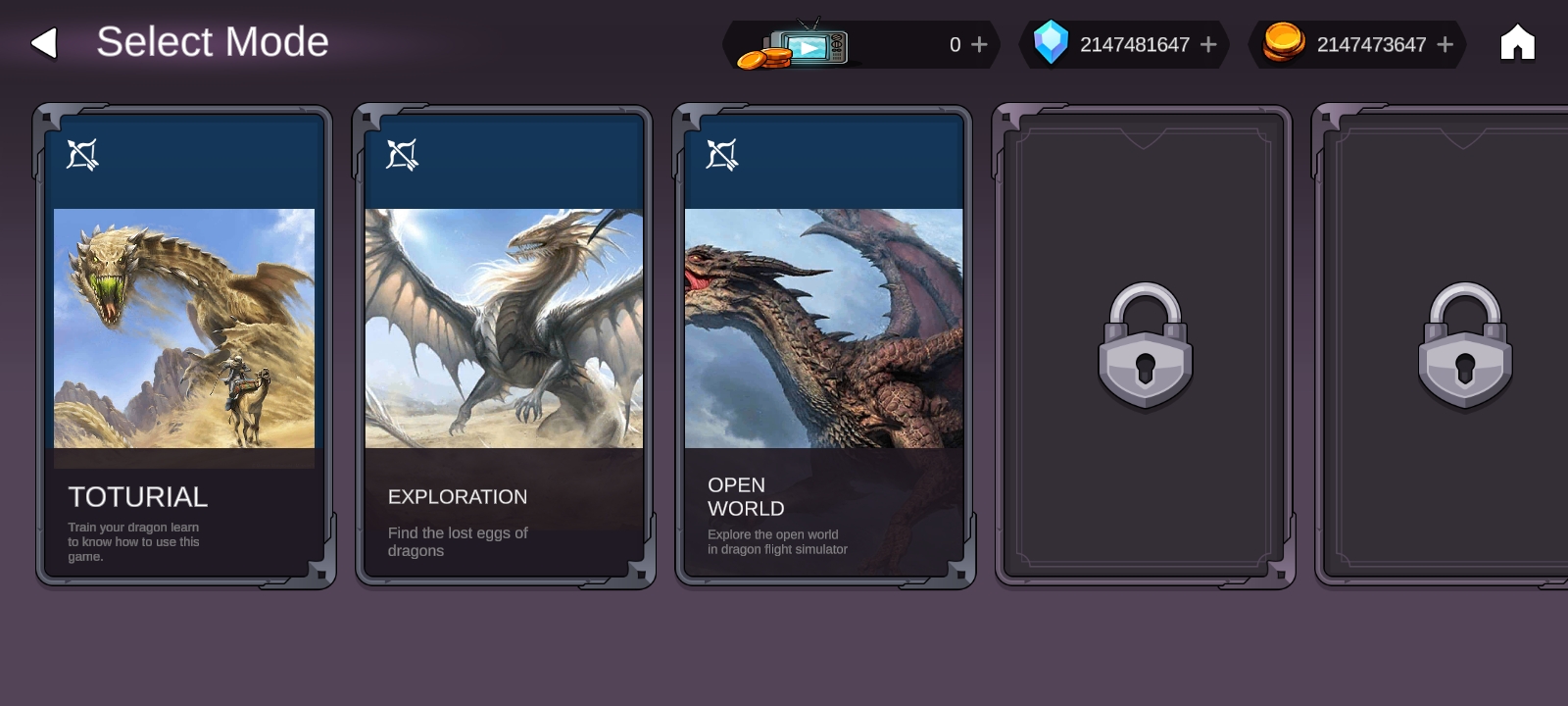
Task: Open the OPEN WORLD mode card
Action: tap(823, 345)
